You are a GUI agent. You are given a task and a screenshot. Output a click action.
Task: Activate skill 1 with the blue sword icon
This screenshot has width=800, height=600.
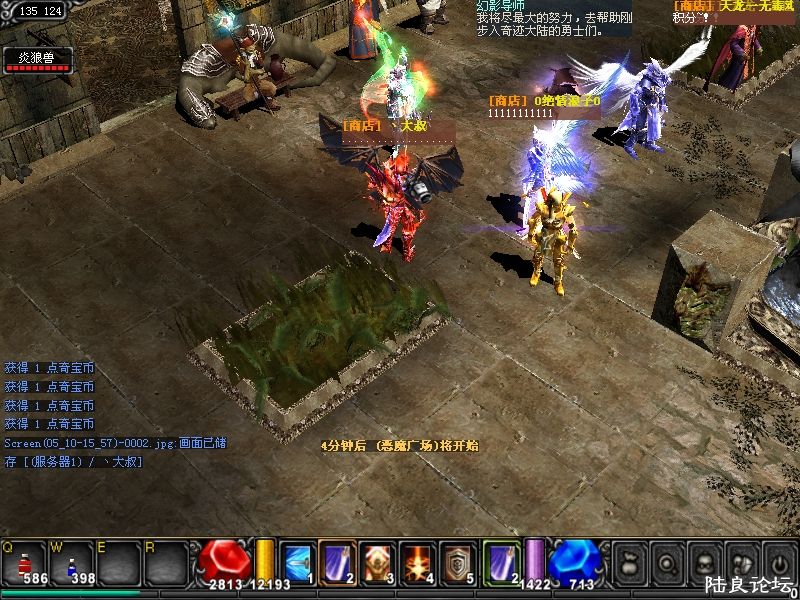click(x=296, y=563)
